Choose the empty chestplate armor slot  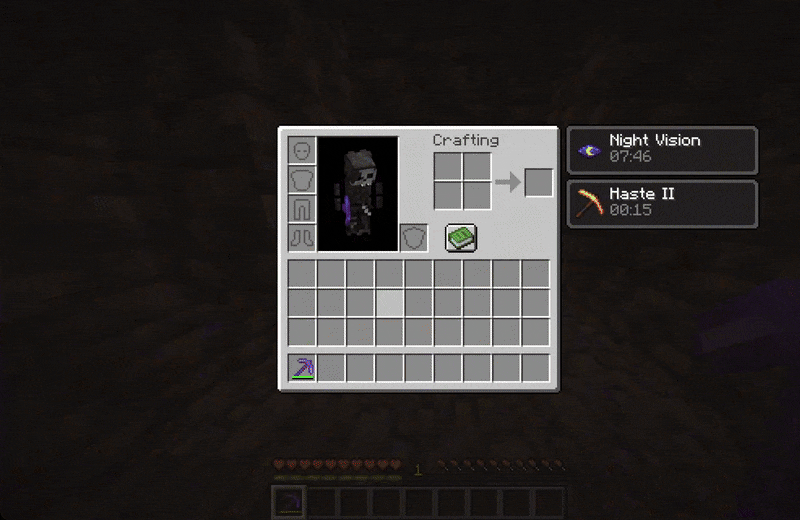(x=302, y=180)
